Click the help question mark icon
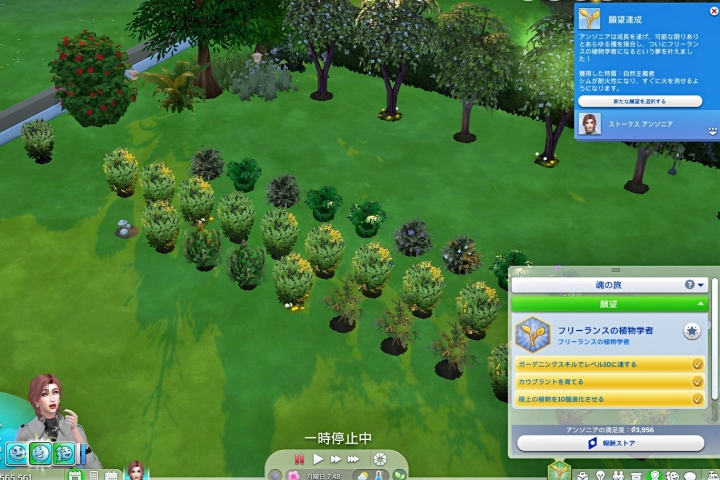This screenshot has width=720, height=480. 689,285
